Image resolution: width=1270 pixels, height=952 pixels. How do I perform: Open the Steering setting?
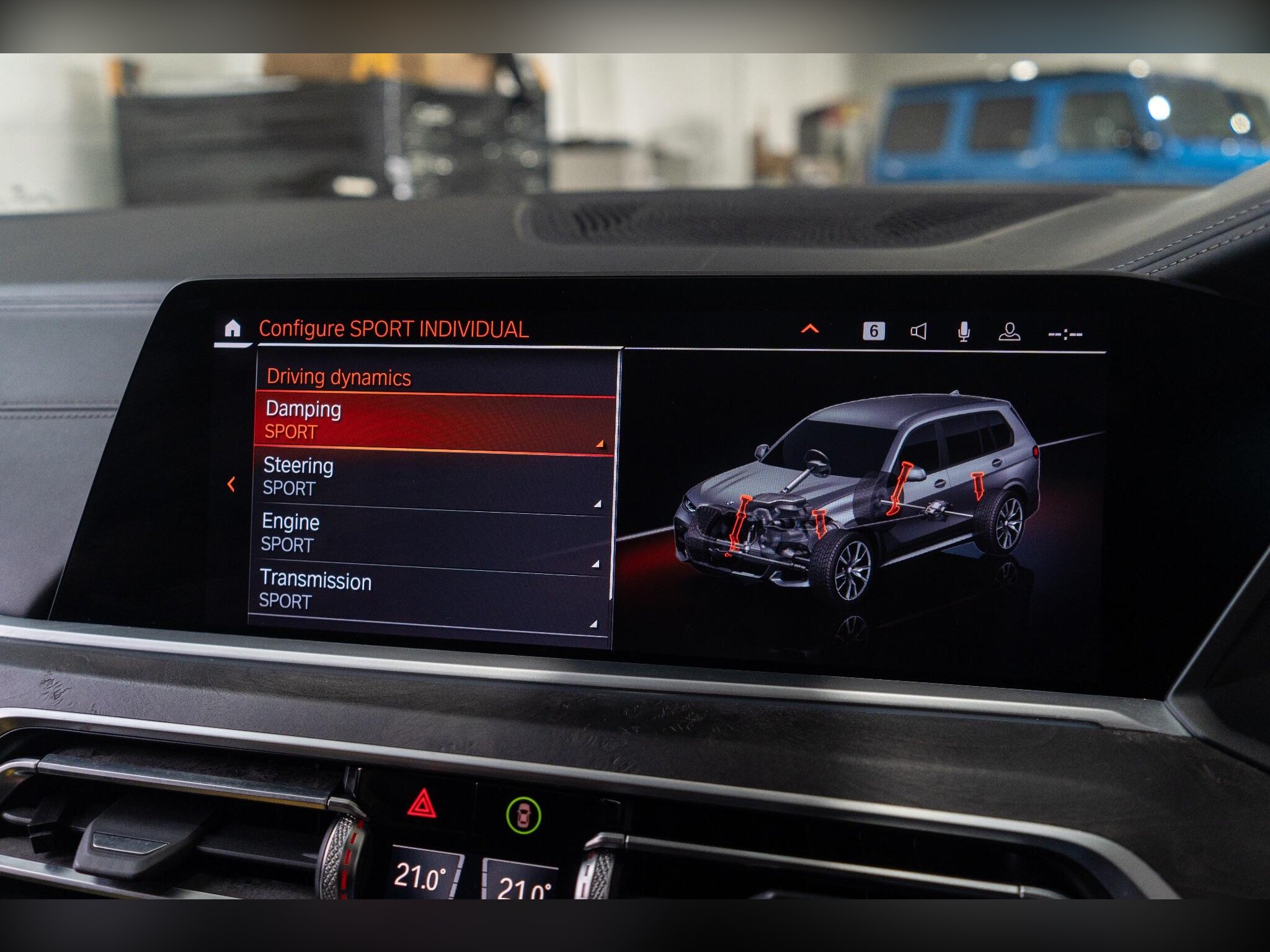(x=432, y=477)
